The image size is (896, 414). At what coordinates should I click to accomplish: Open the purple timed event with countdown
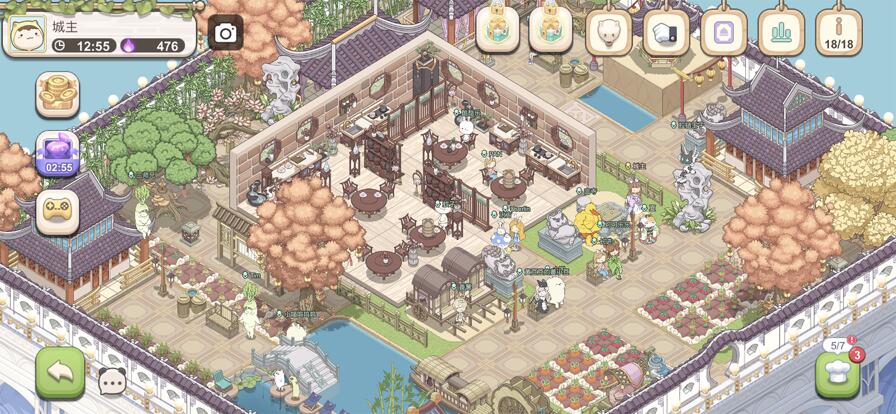57,154
